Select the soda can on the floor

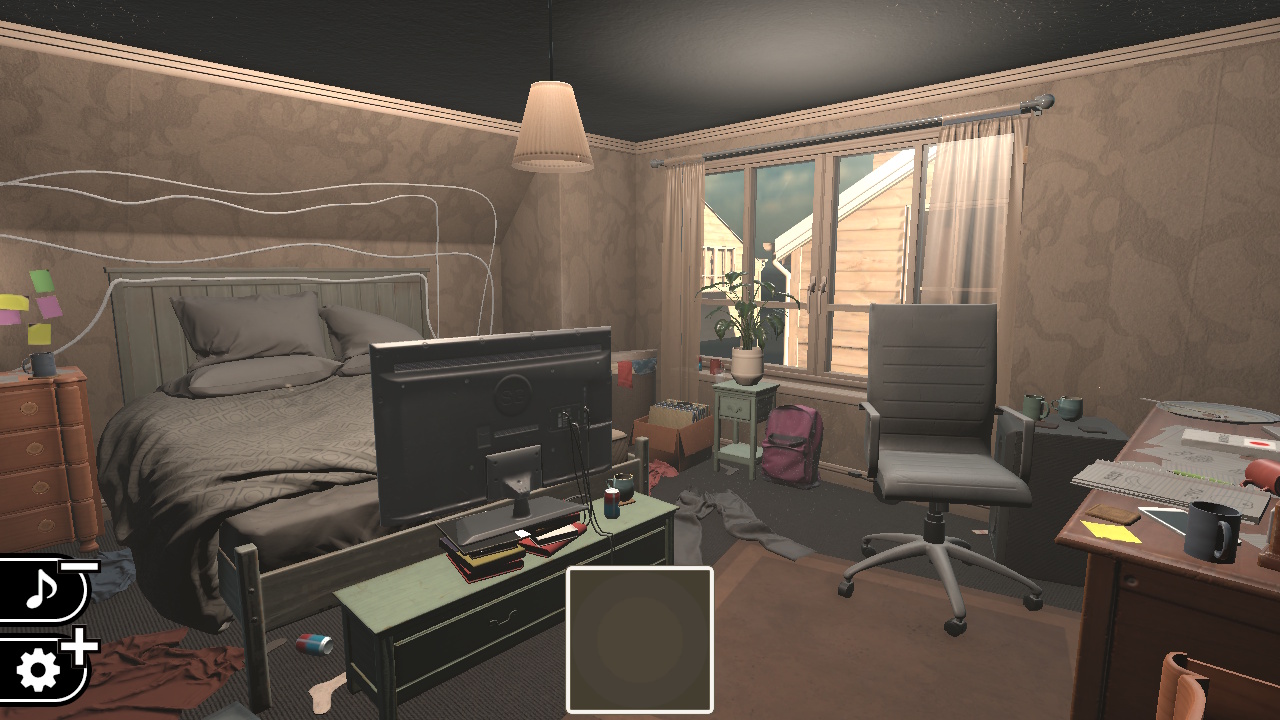tap(313, 646)
